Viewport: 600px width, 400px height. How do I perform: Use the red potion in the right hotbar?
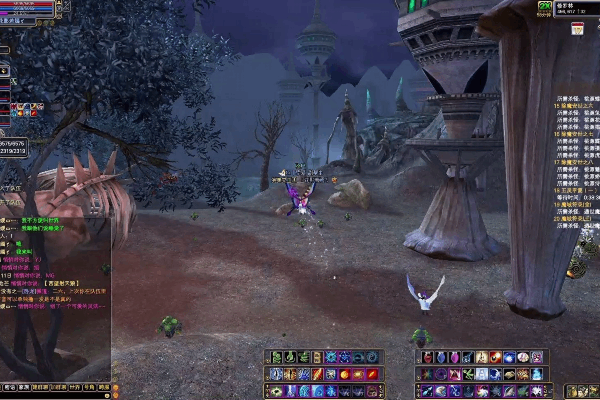(428, 358)
